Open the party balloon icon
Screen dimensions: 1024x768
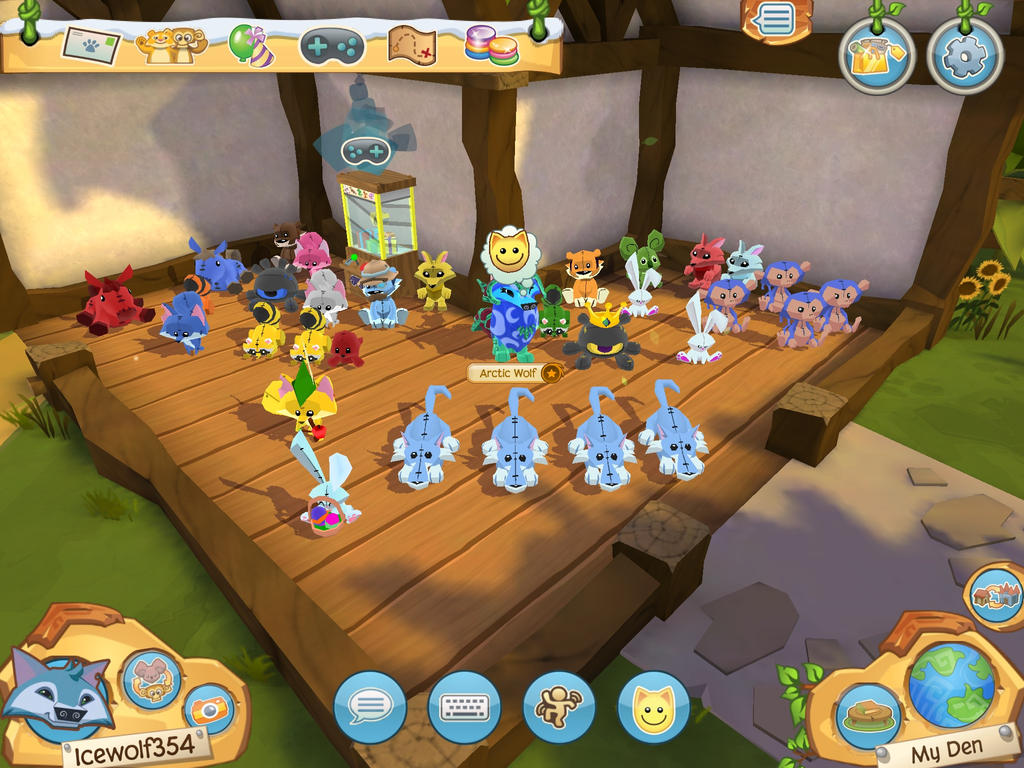pos(251,45)
